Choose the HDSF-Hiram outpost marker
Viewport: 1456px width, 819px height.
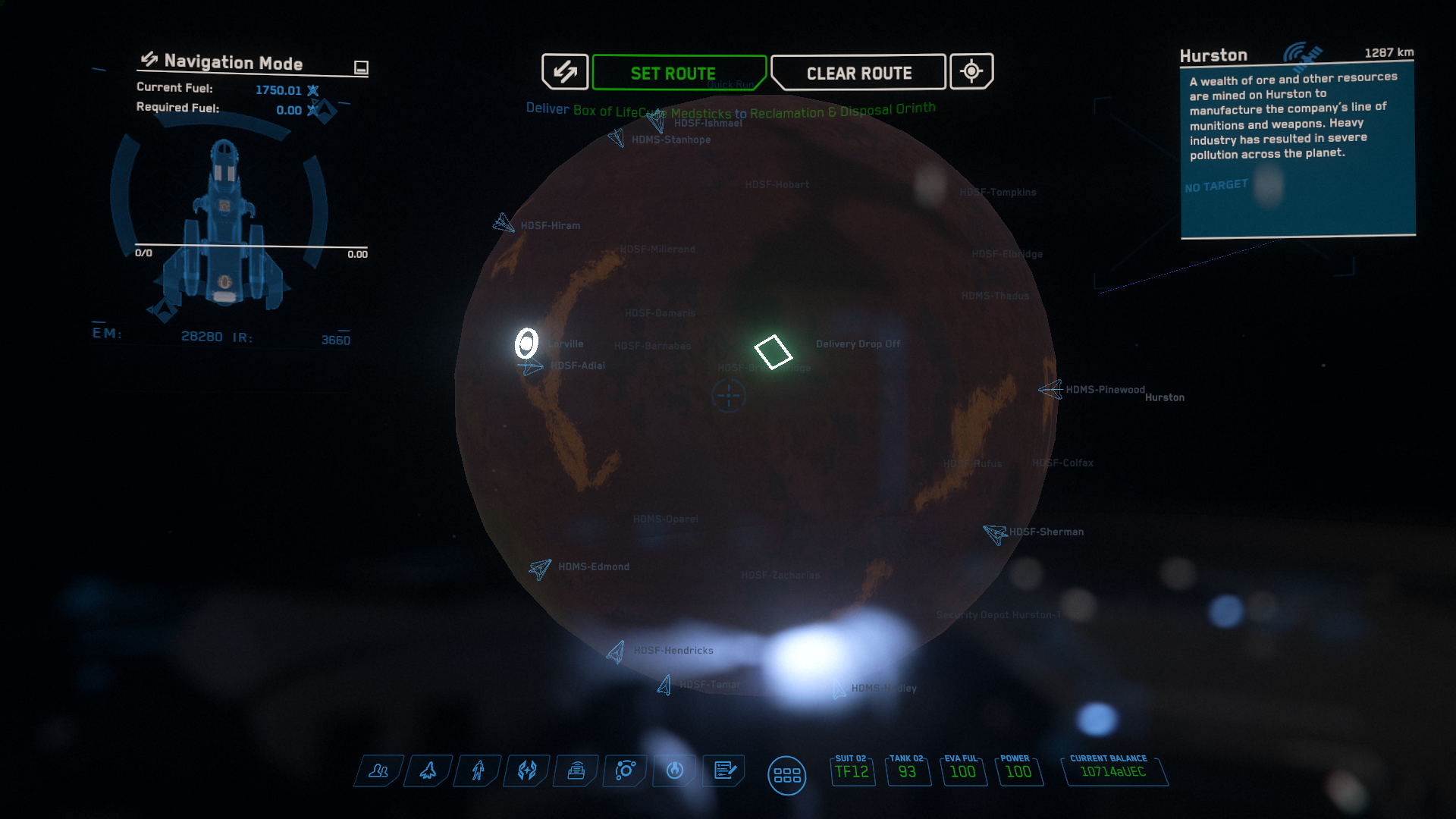tap(503, 224)
